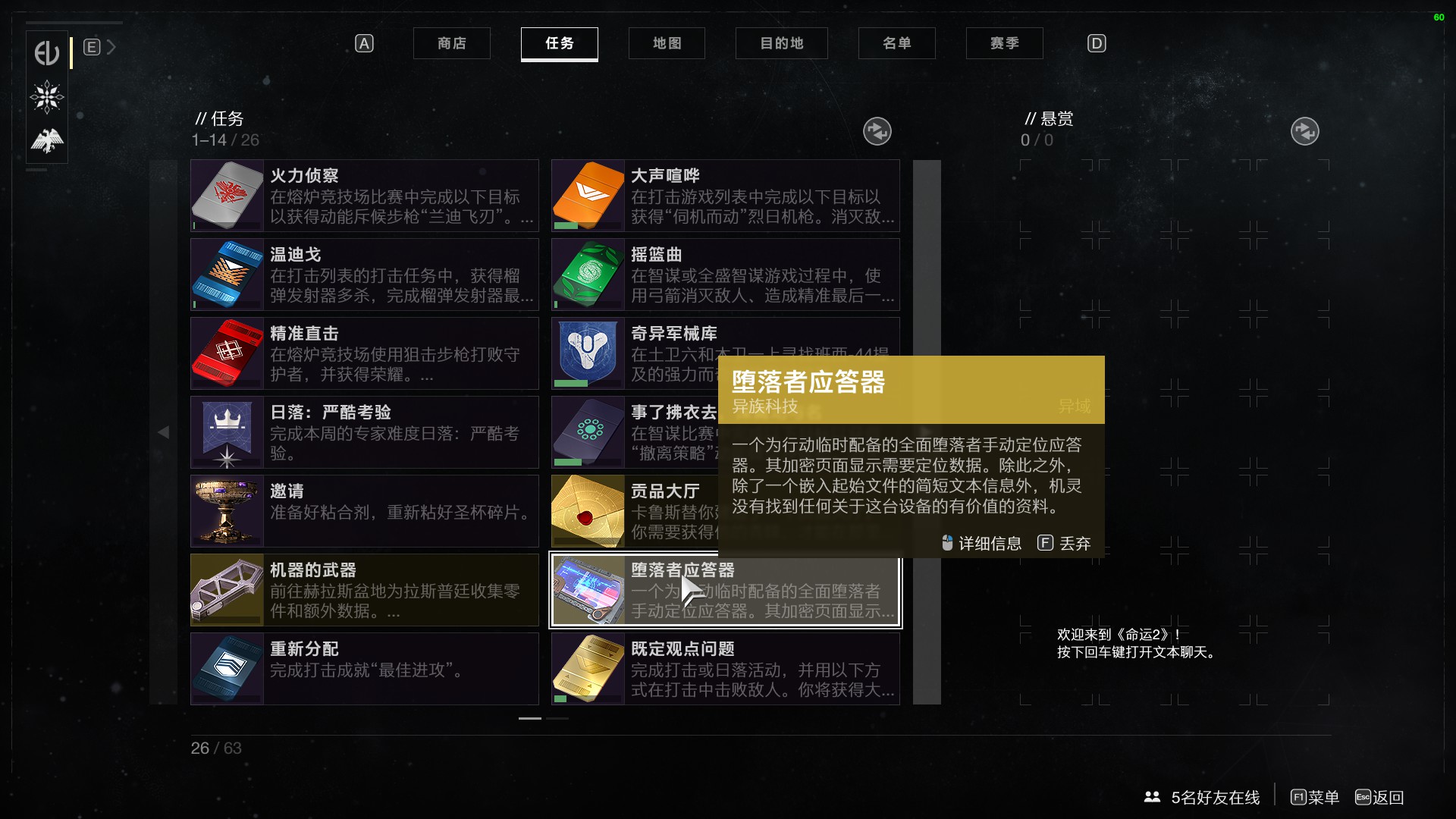Image resolution: width=1456 pixels, height=819 pixels.
Task: Click the left arrow beside the quest list
Action: click(164, 432)
